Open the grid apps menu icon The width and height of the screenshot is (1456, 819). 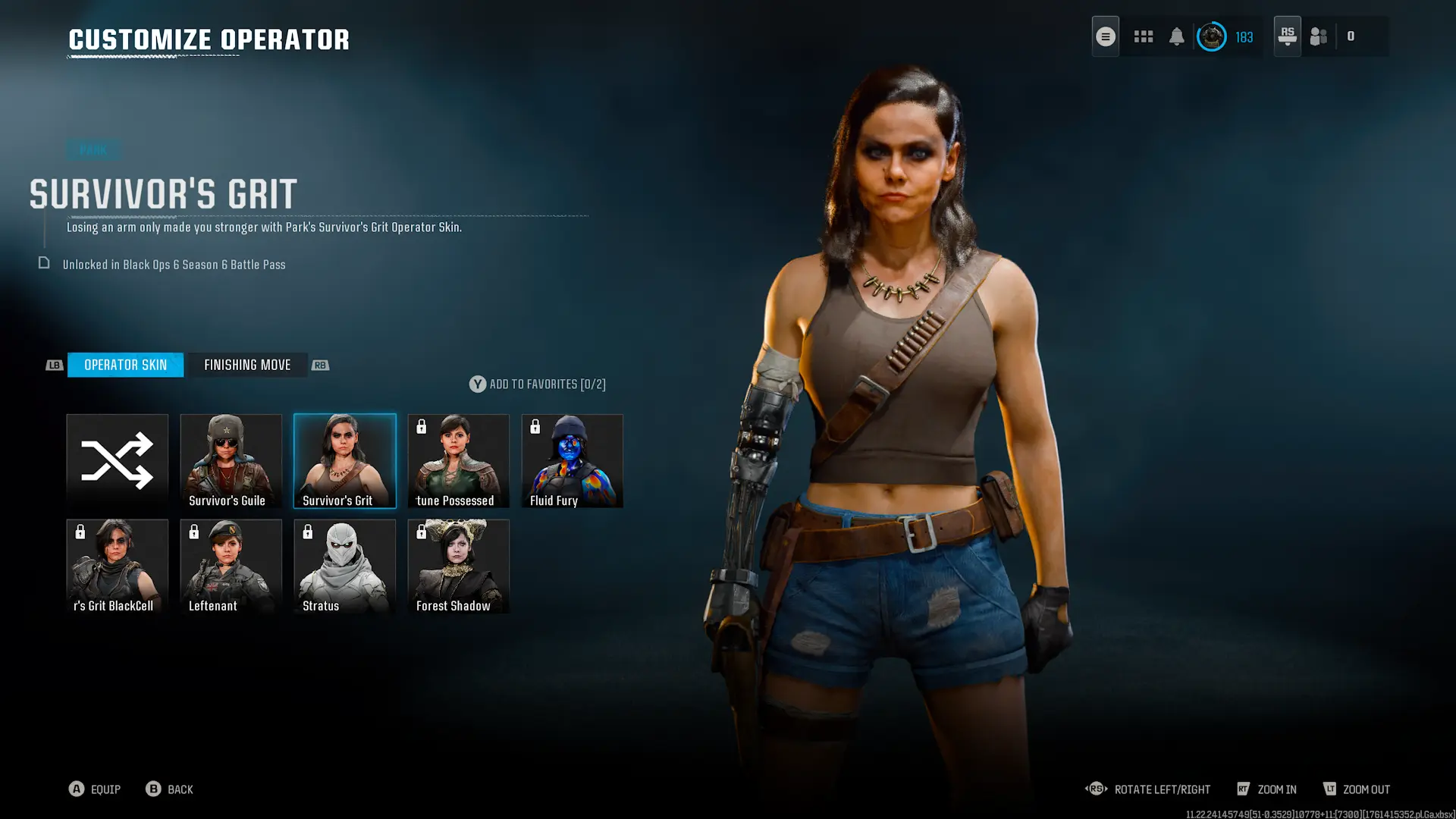(x=1143, y=36)
